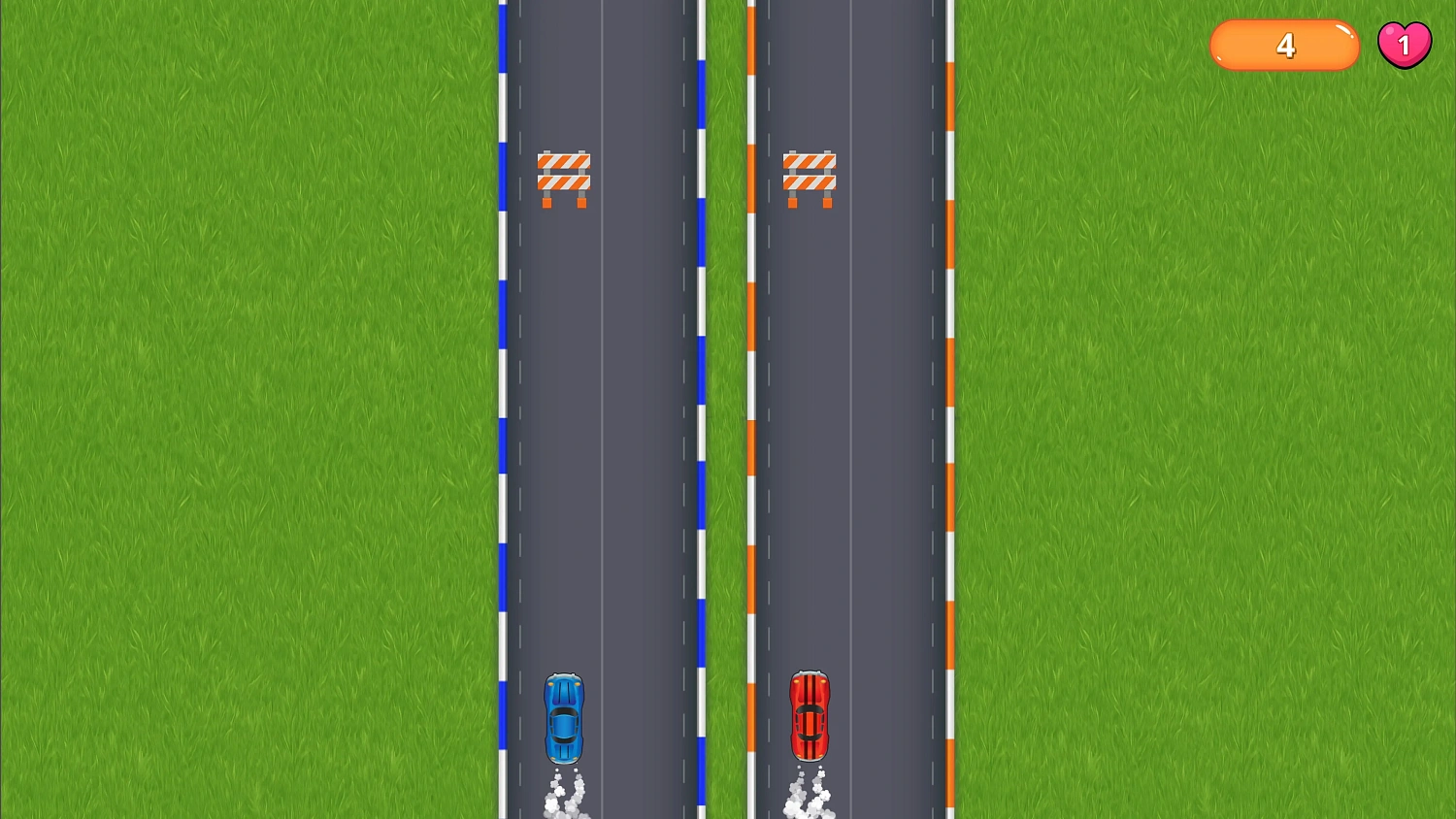Tap the red car on the right road
The width and height of the screenshot is (1456, 819).
(x=811, y=718)
